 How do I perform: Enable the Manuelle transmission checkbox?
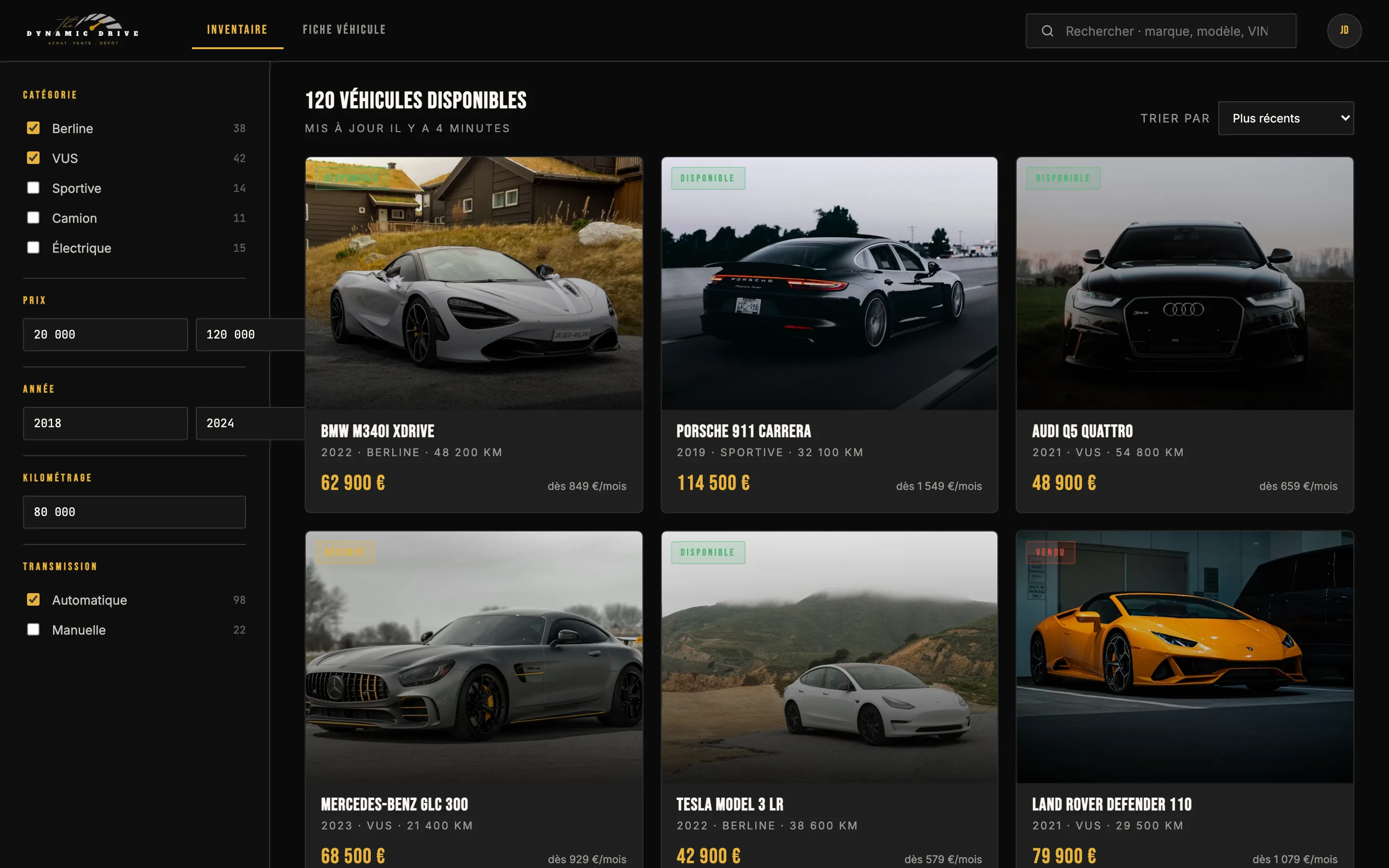(x=33, y=630)
